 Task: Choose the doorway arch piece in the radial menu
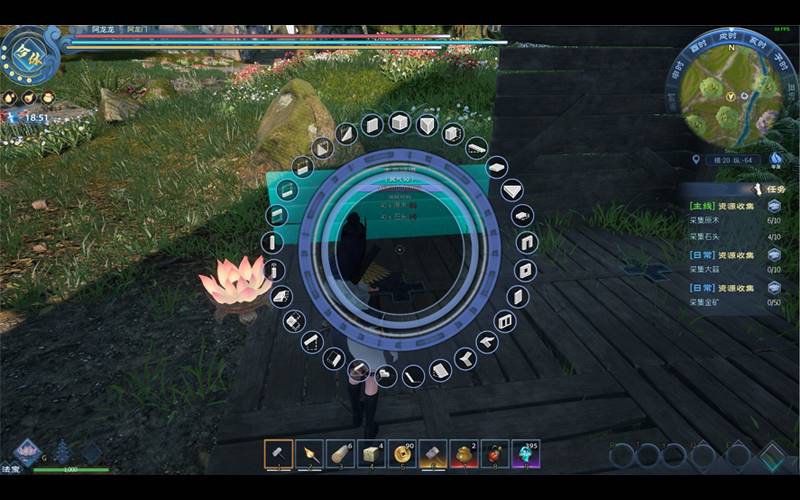(x=527, y=243)
